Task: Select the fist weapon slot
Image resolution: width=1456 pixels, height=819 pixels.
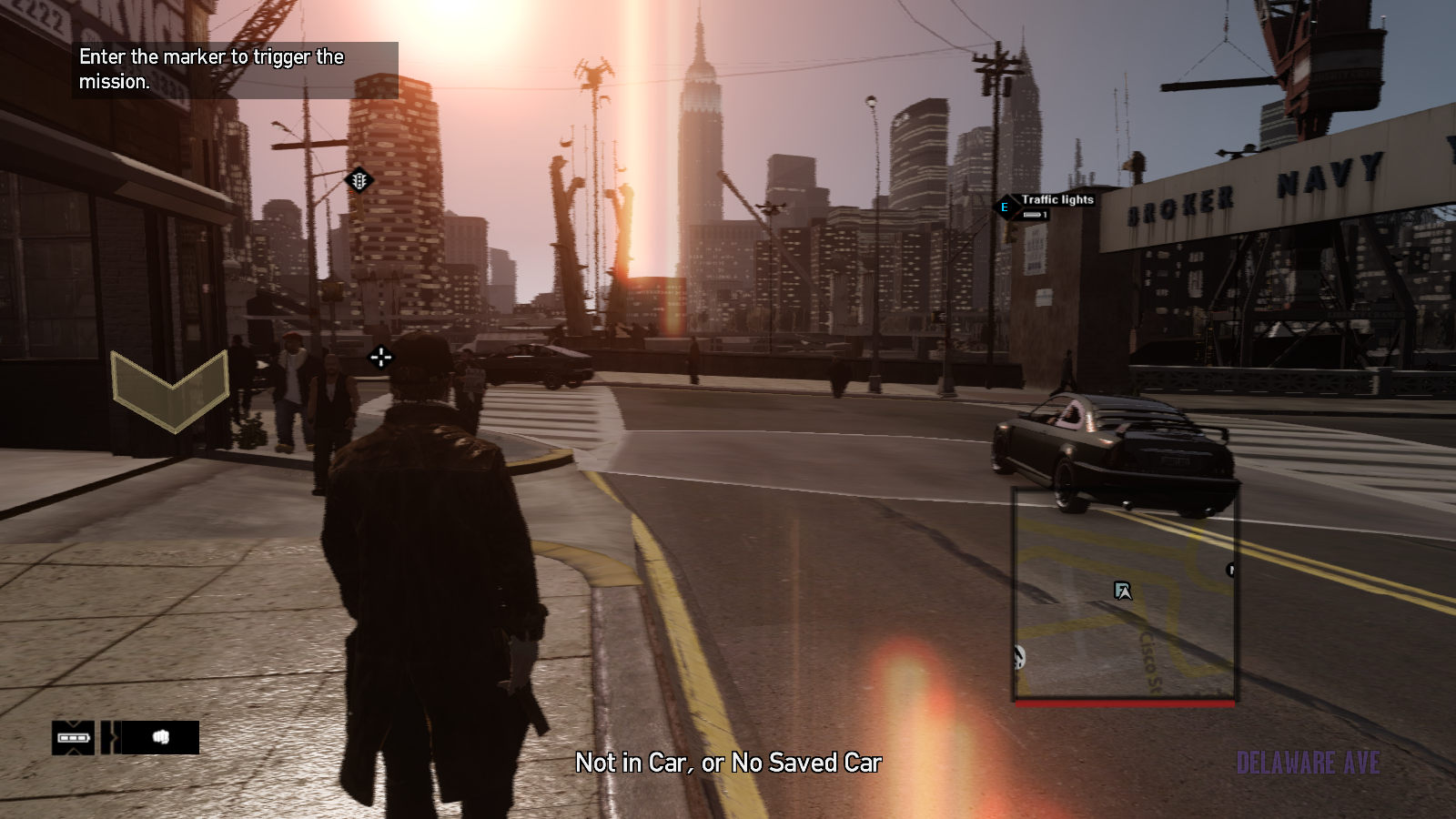Action: (161, 737)
